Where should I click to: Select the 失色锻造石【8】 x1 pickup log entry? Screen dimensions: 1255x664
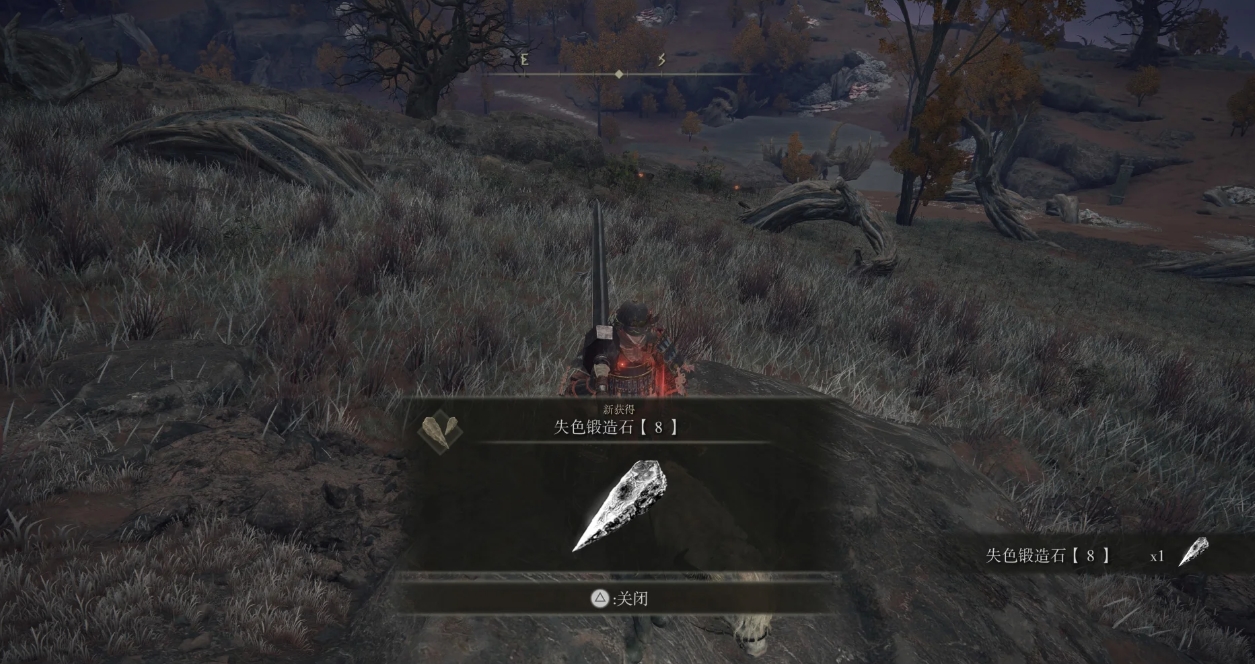[x=1097, y=555]
